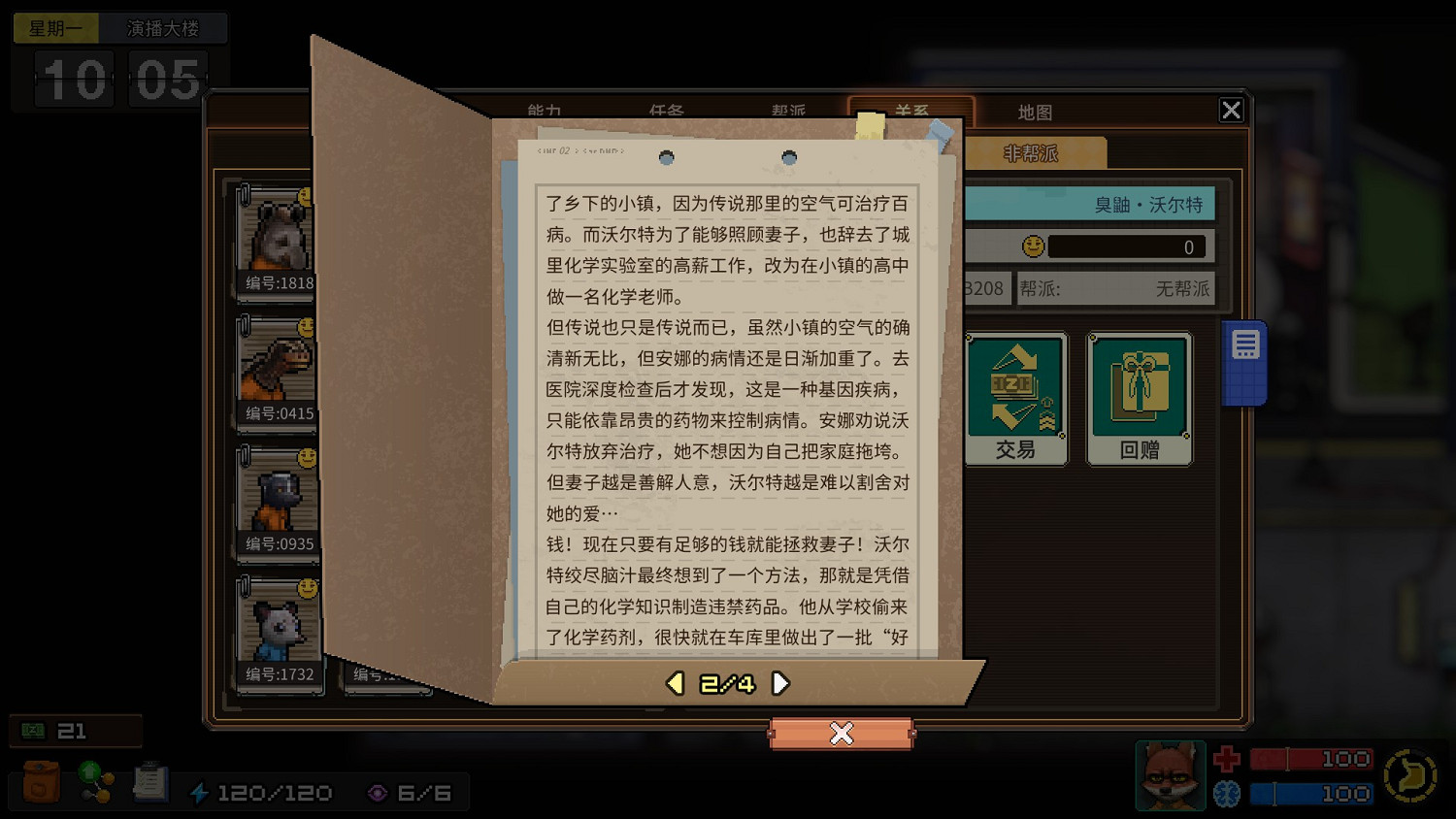Click the purple eye icon beside 6/6

coord(379,793)
